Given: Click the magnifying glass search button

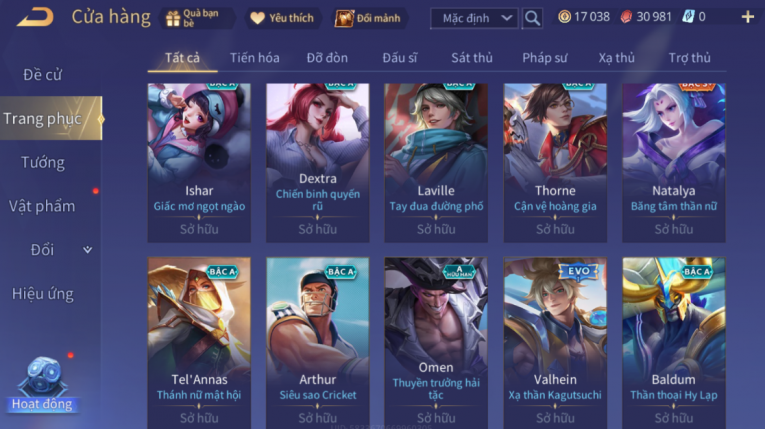Looking at the screenshot, I should (x=532, y=18).
